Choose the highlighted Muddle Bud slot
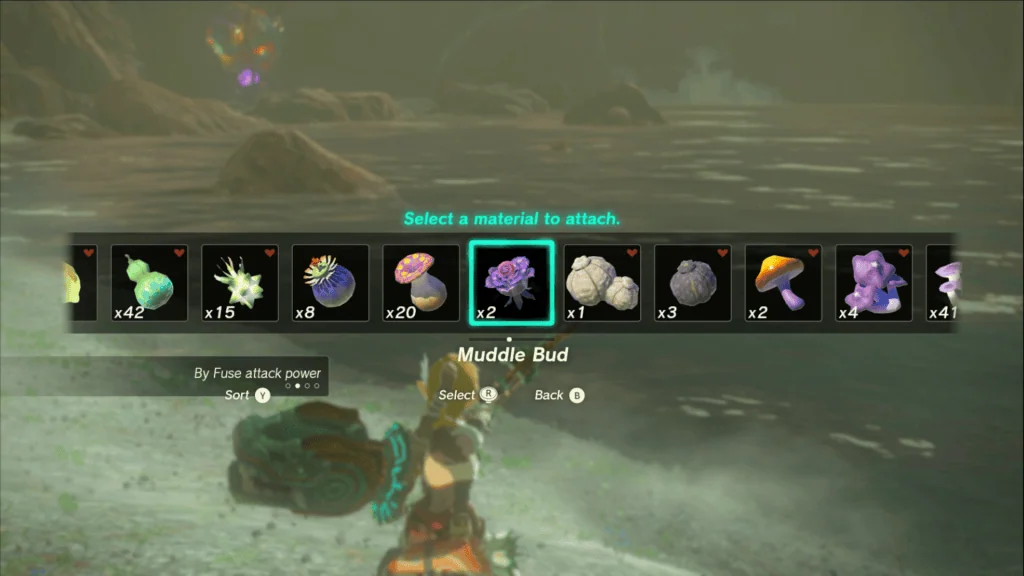 point(511,283)
